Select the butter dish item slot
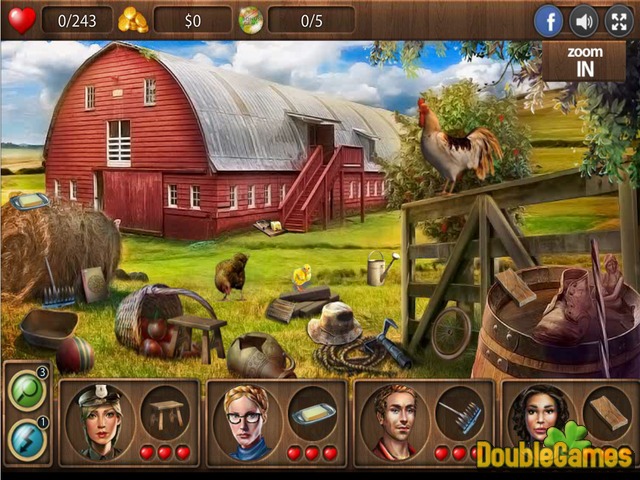 point(312,411)
